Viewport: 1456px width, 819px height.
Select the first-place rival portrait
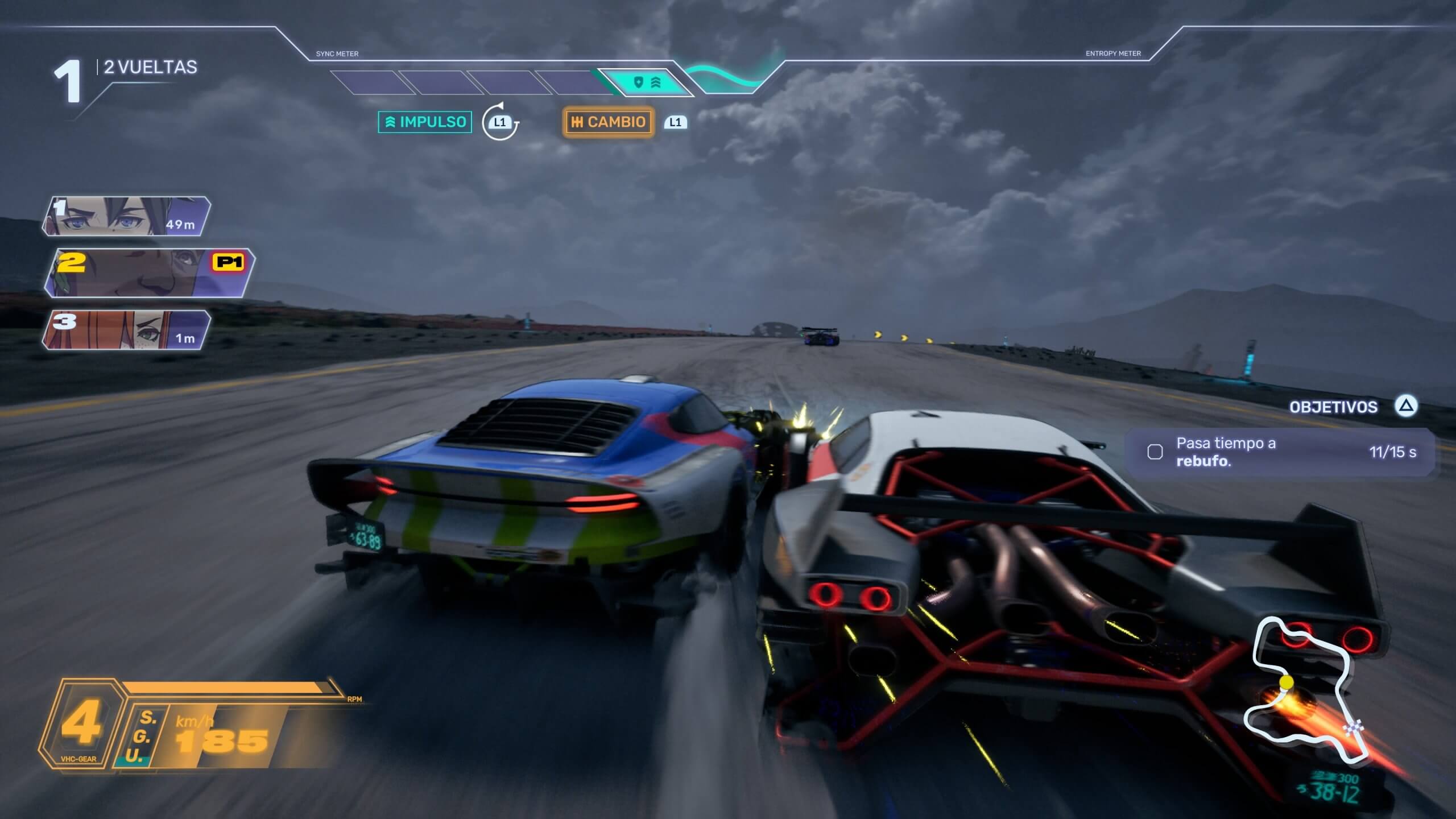coord(126,216)
